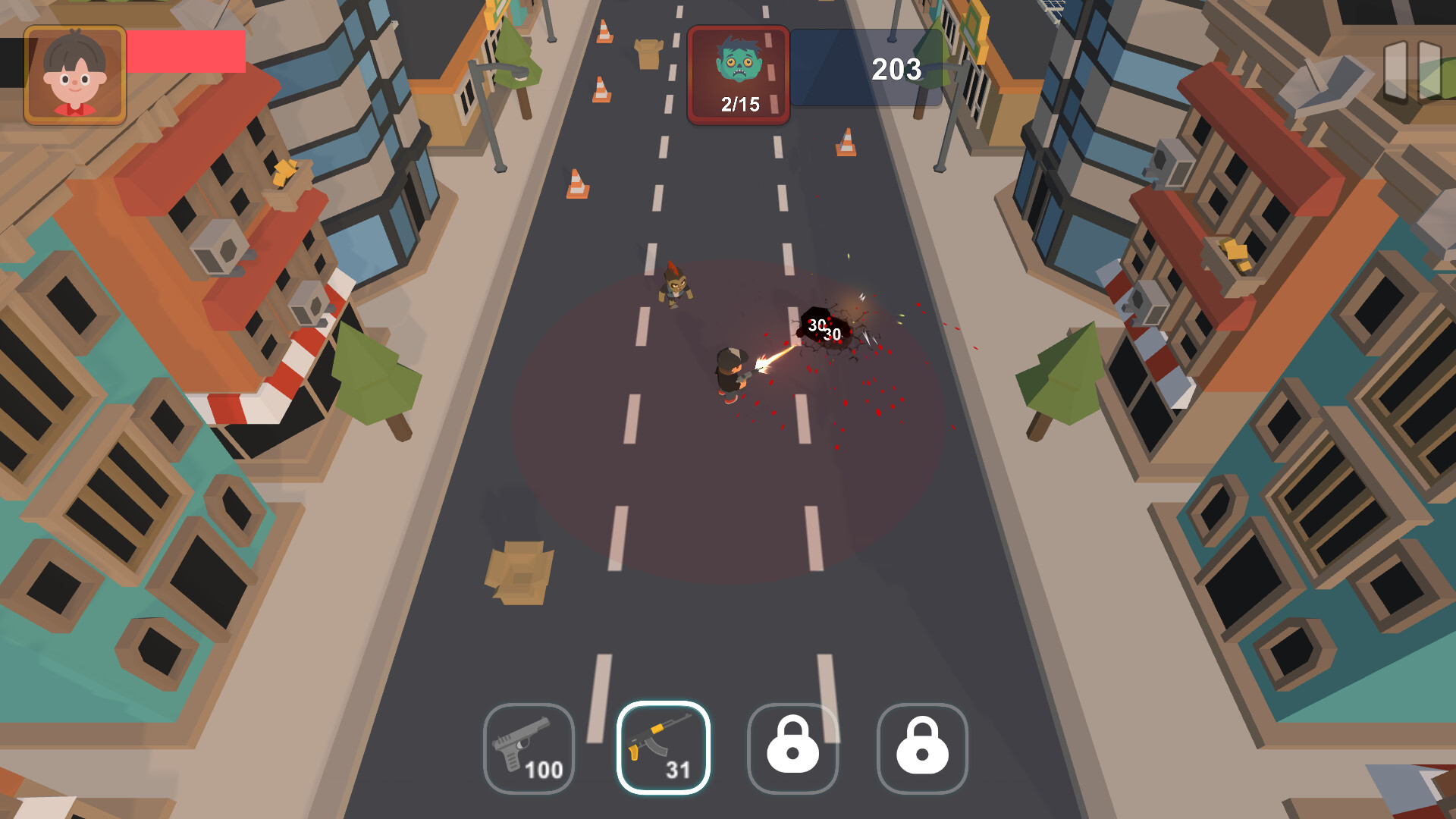This screenshot has width=1456, height=819.
Task: Select the pistol weapon slot
Action: (529, 749)
